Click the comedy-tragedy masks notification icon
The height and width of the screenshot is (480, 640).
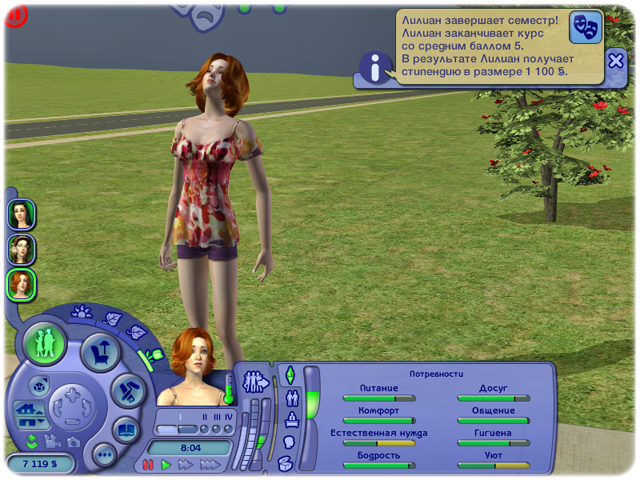pos(585,26)
